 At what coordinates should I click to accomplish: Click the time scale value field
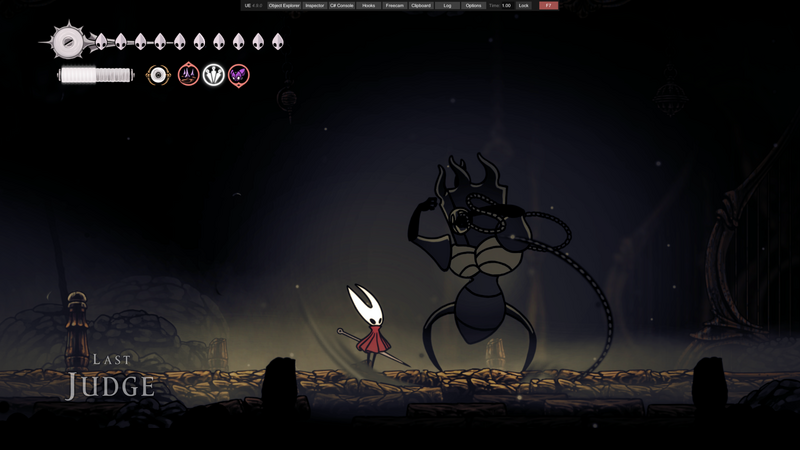click(506, 6)
